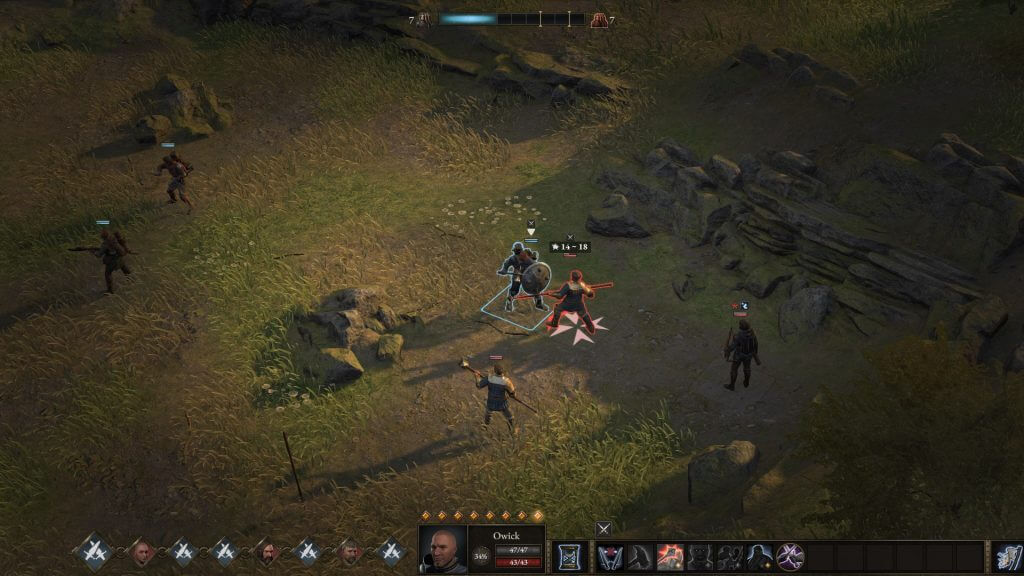
Task: Choose the hooded figure with spark ability
Action: (x=761, y=557)
